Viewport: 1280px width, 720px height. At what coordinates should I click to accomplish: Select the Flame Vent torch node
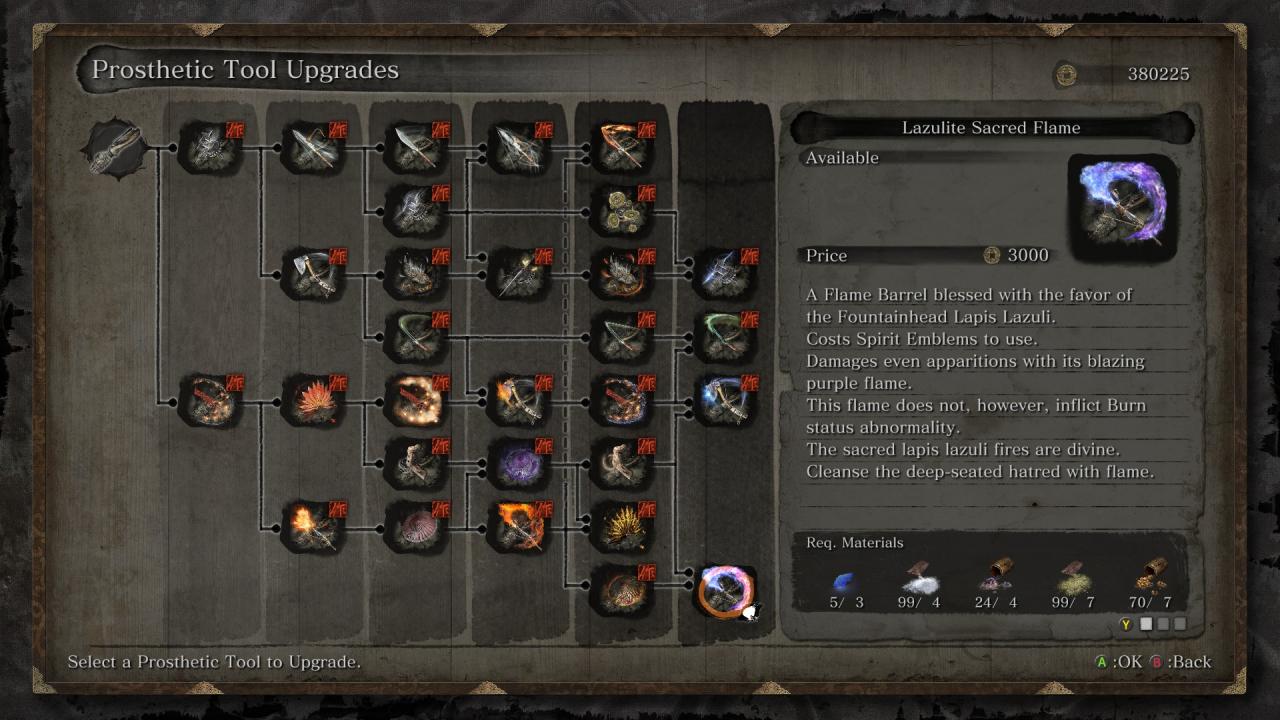[x=312, y=527]
